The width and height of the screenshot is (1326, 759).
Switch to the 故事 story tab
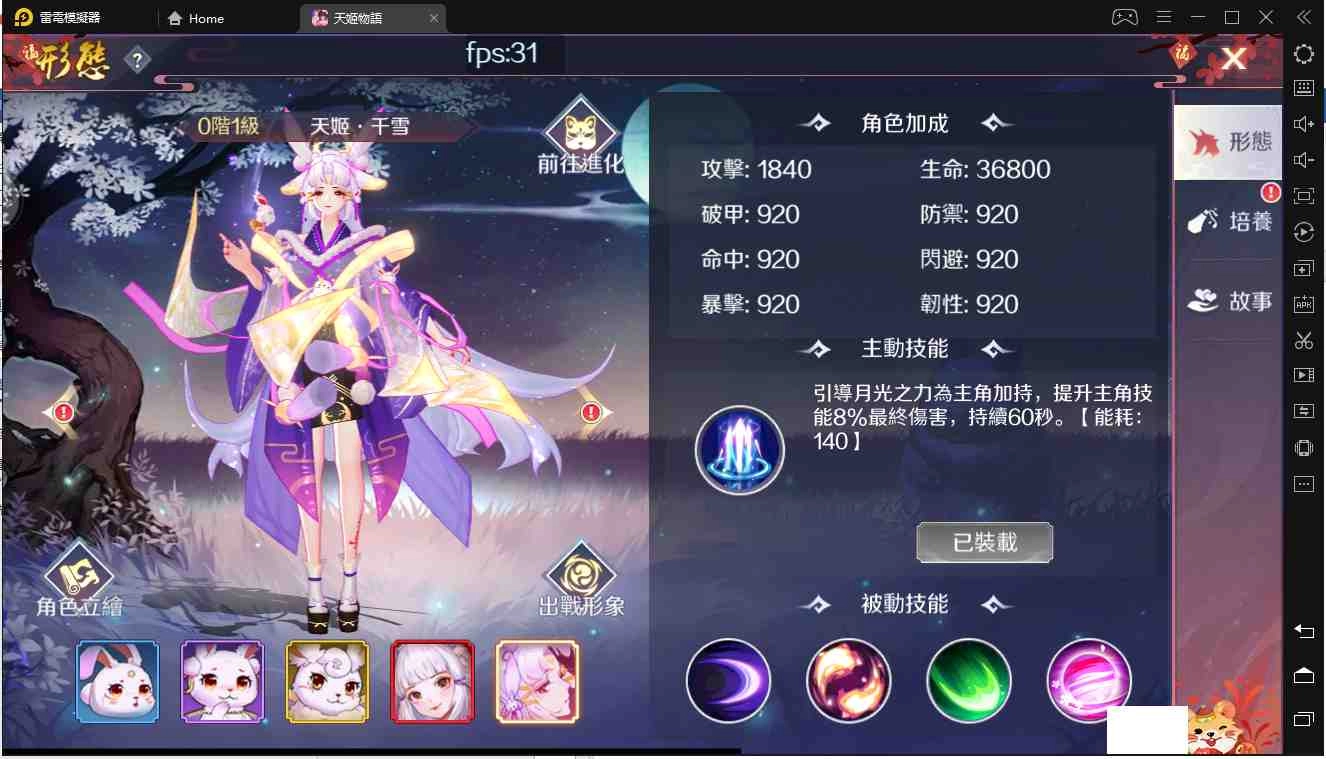coord(1228,300)
